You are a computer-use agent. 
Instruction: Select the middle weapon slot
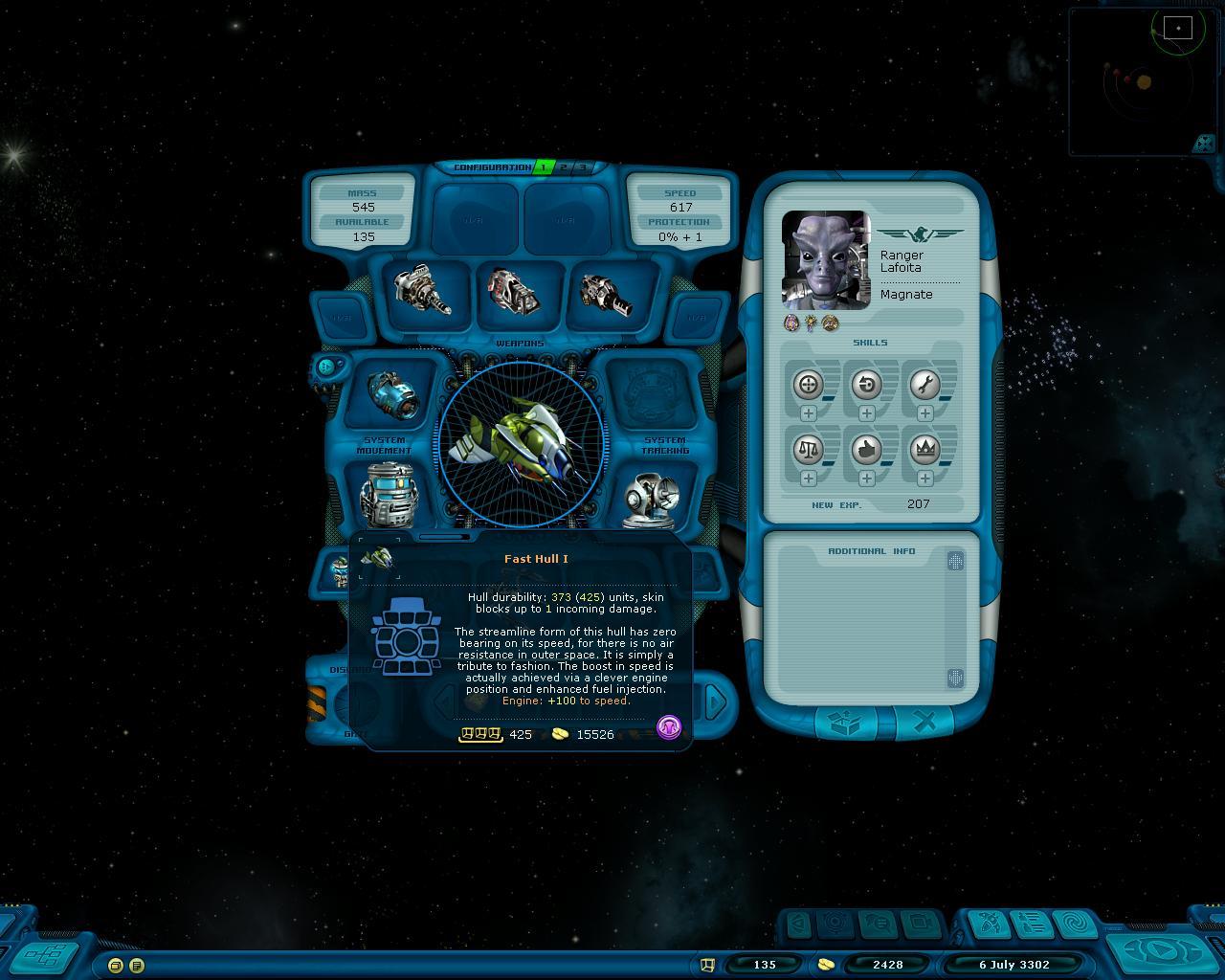(513, 290)
